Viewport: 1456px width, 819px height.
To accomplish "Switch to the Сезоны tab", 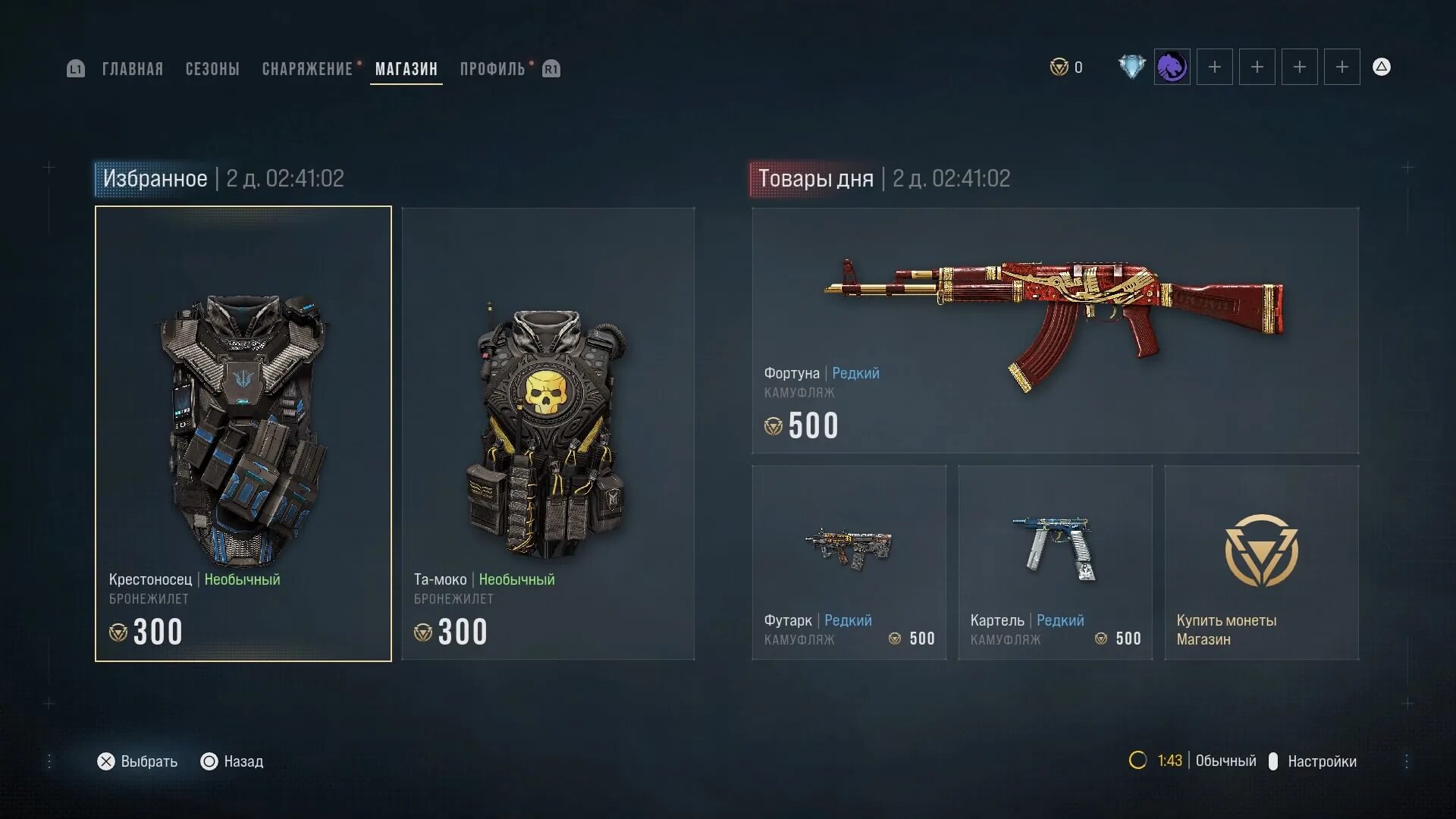I will point(212,69).
